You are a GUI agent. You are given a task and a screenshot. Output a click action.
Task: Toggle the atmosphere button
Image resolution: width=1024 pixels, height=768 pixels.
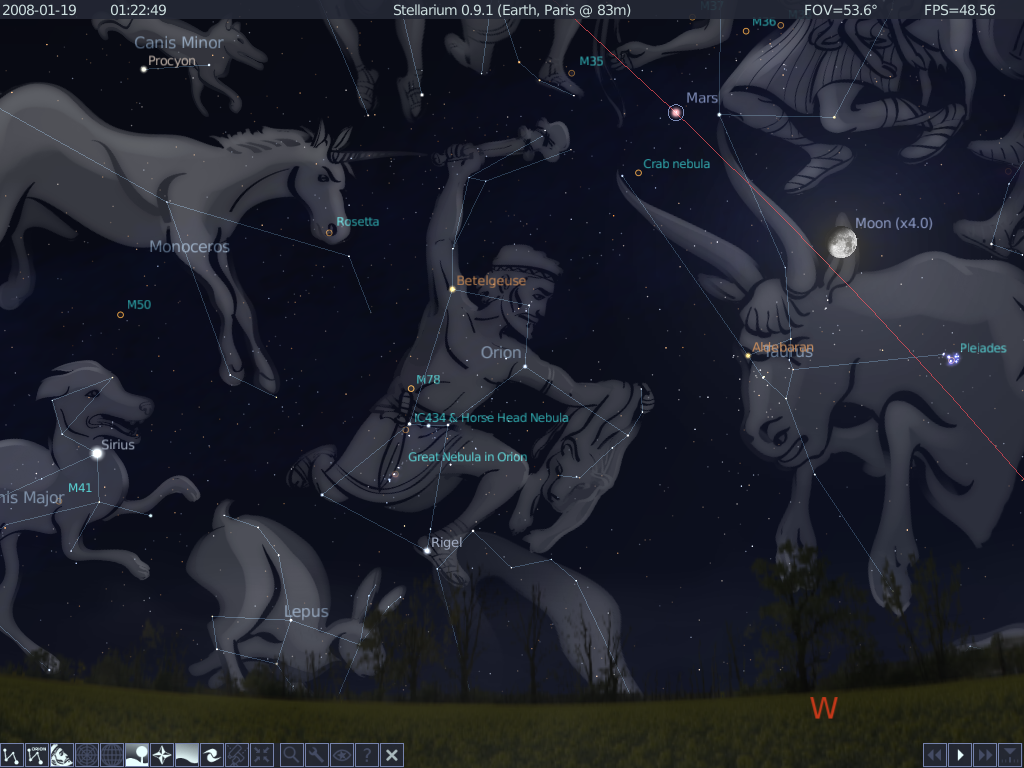pyautogui.click(x=187, y=755)
